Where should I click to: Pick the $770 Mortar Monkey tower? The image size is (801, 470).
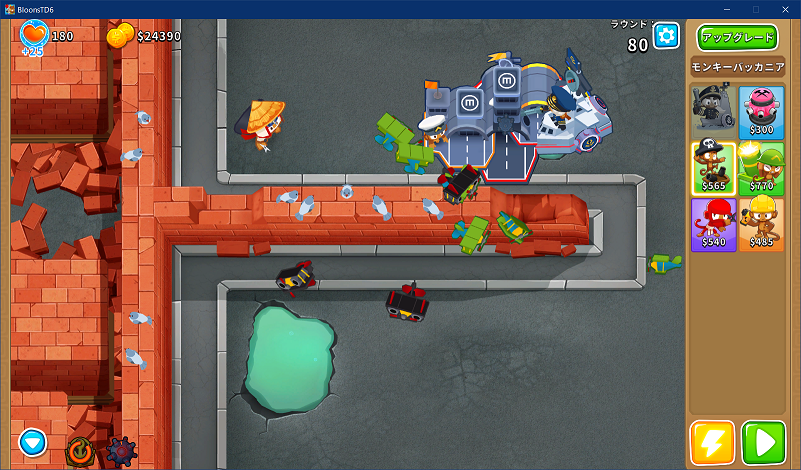[x=761, y=167]
